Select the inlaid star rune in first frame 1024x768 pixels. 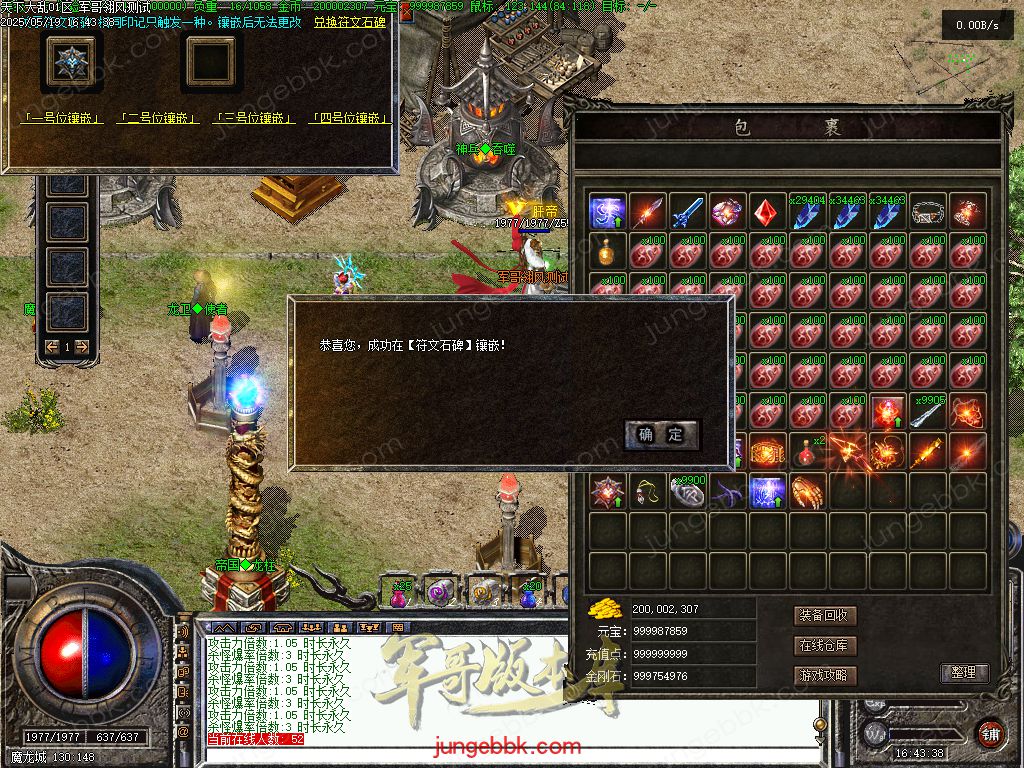[74, 62]
